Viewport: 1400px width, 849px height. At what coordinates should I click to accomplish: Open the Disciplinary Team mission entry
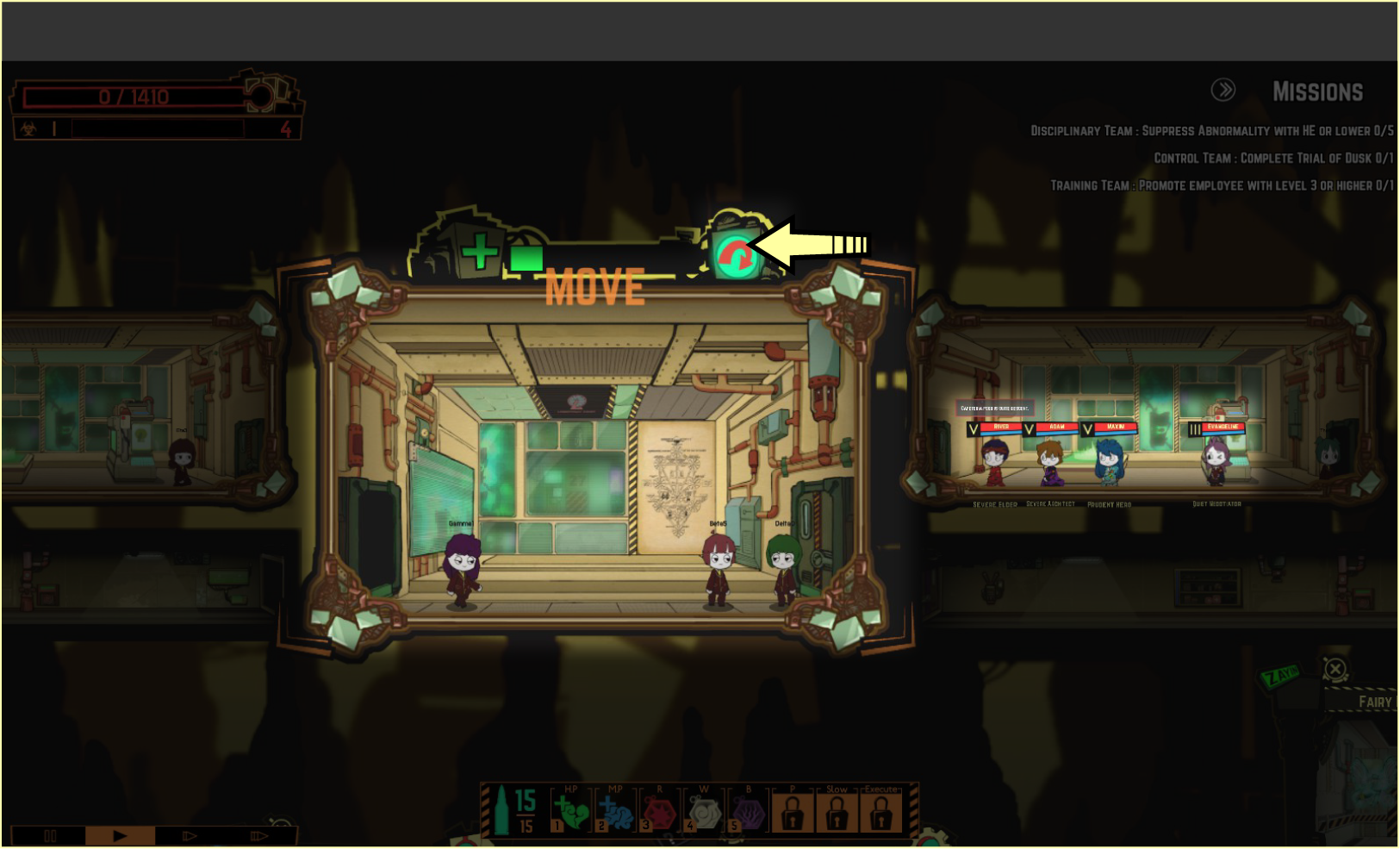[1211, 131]
